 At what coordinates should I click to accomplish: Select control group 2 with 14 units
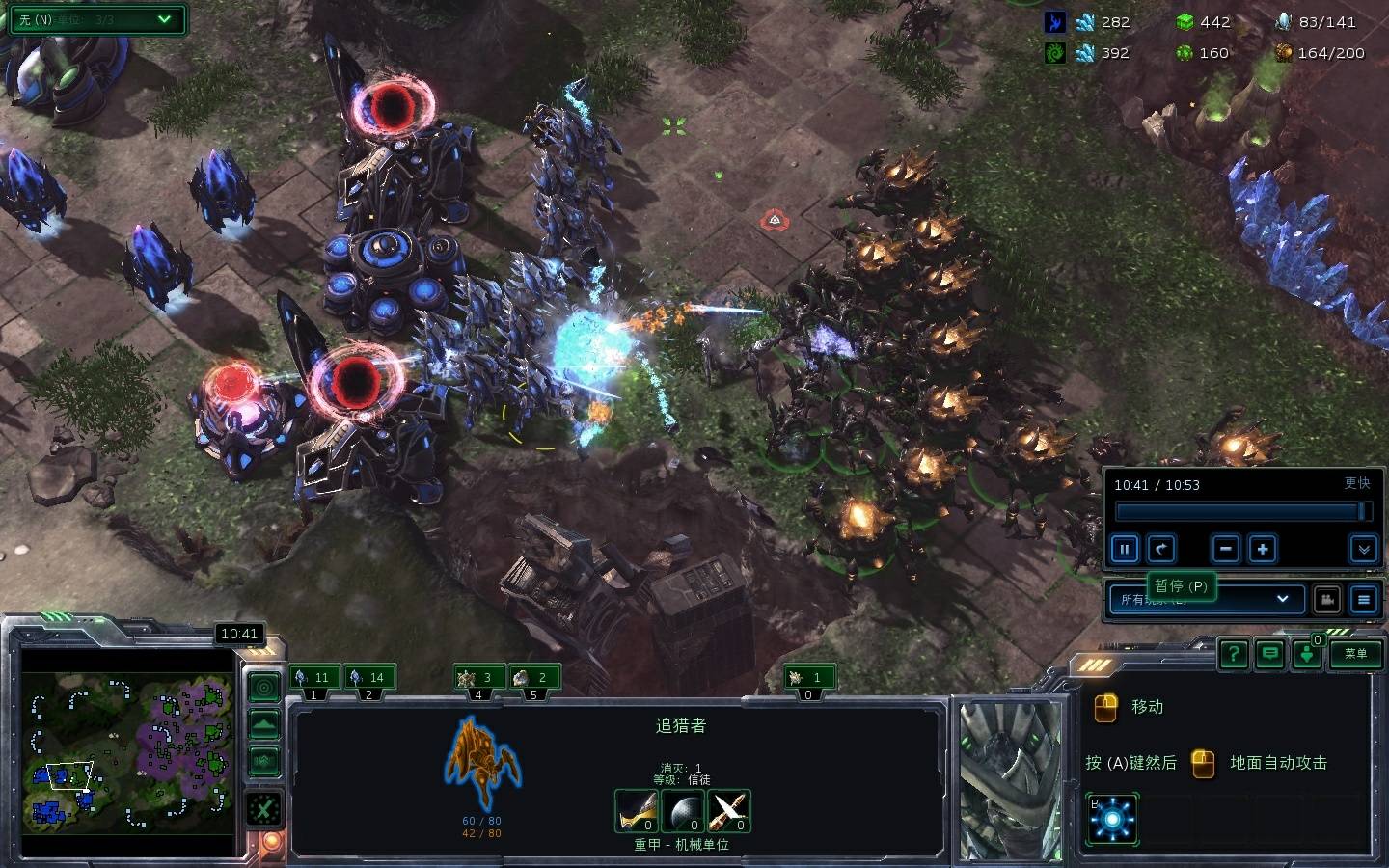(x=368, y=678)
